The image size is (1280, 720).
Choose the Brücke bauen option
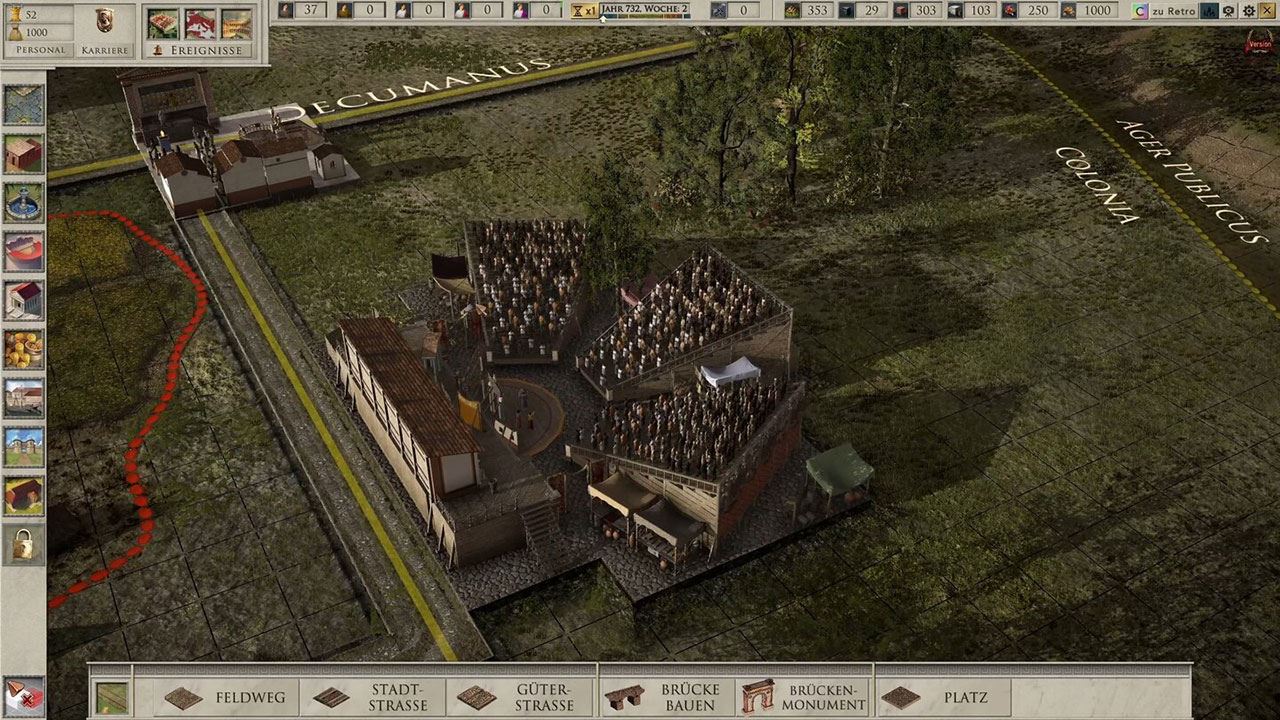point(667,697)
